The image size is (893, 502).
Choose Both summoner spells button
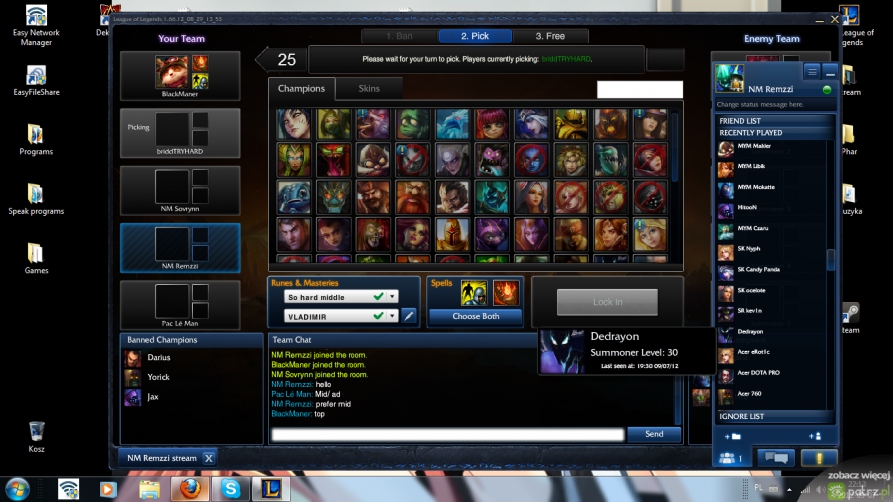point(476,316)
